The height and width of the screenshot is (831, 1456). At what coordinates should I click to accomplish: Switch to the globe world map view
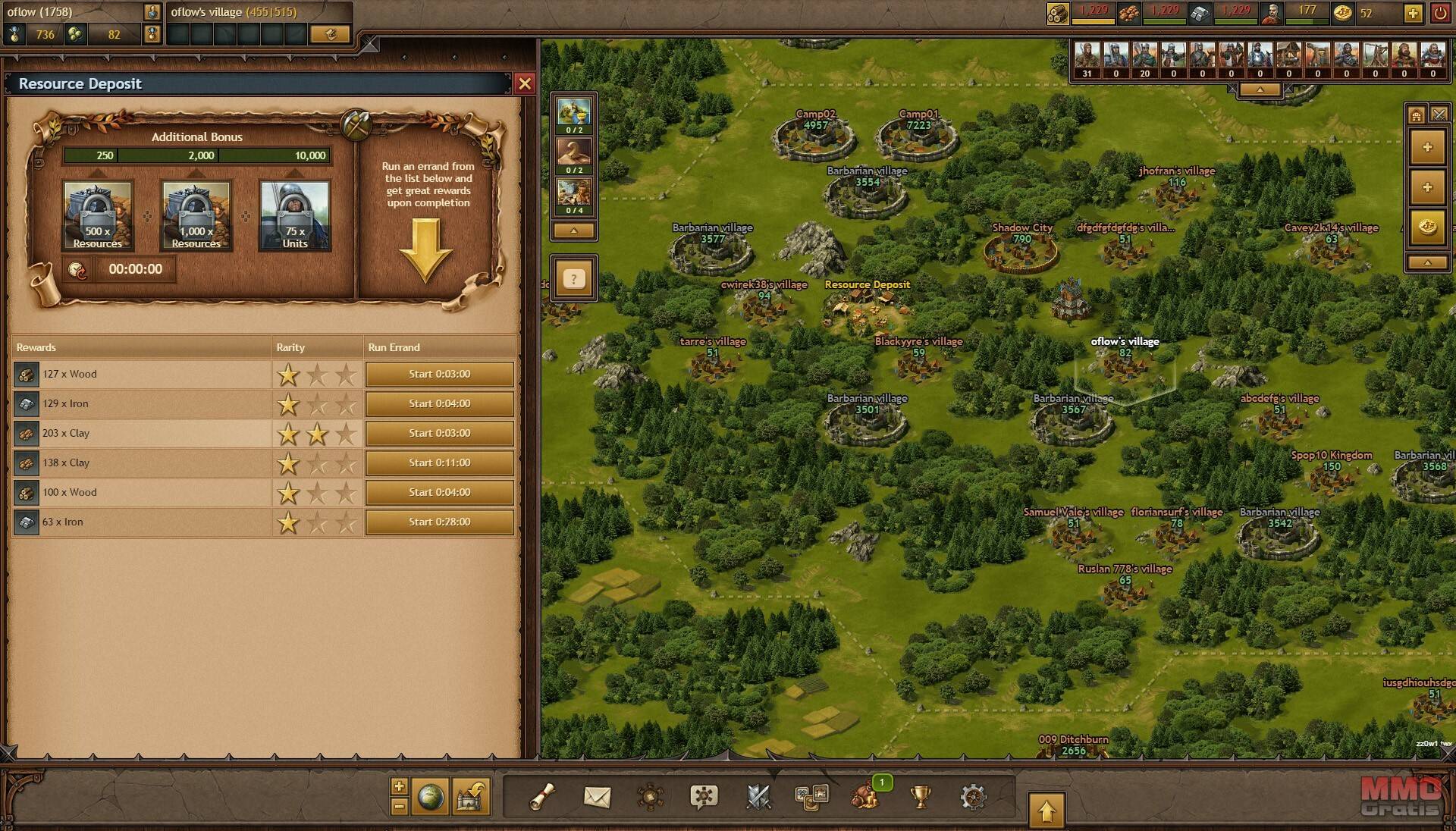[431, 796]
